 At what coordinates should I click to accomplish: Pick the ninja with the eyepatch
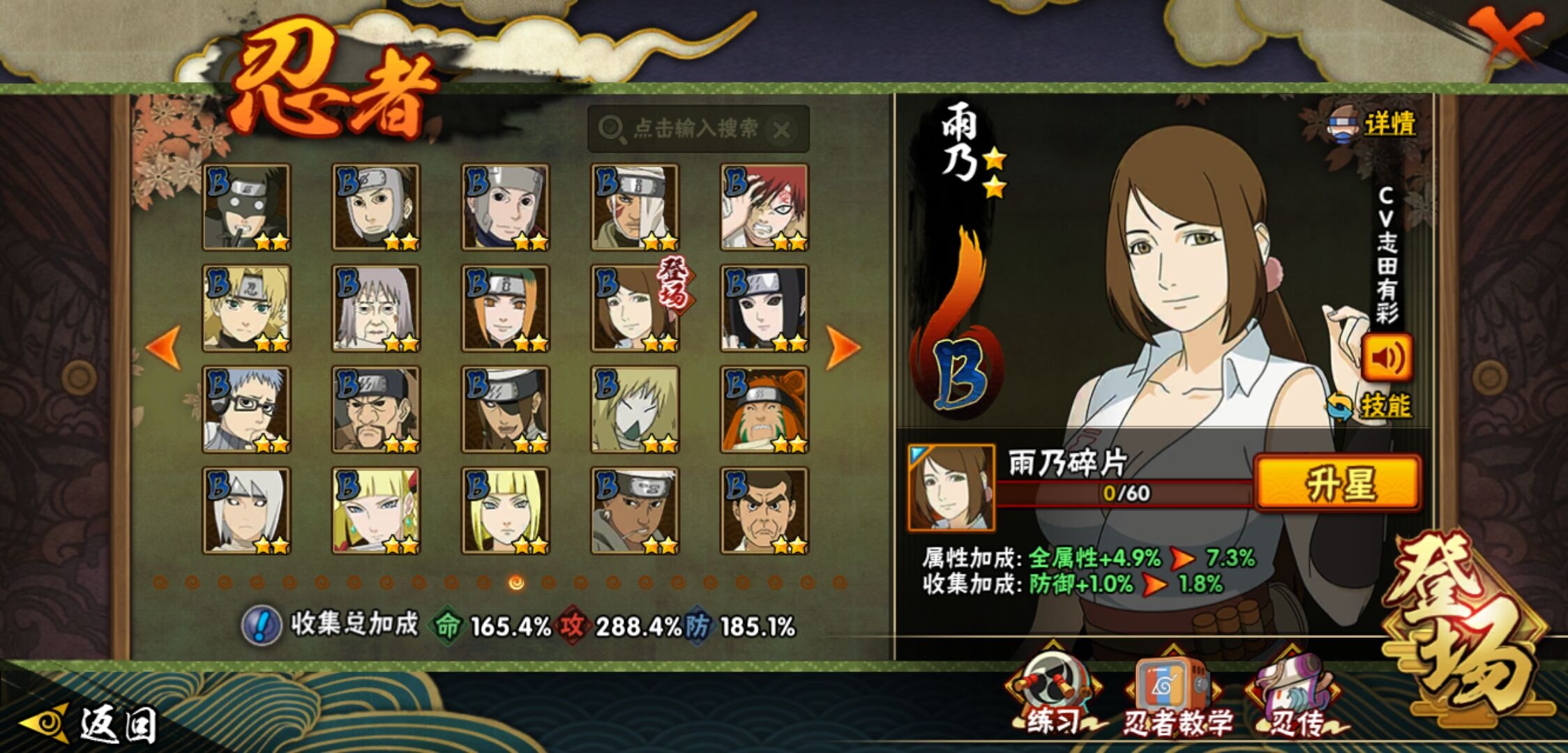point(506,409)
